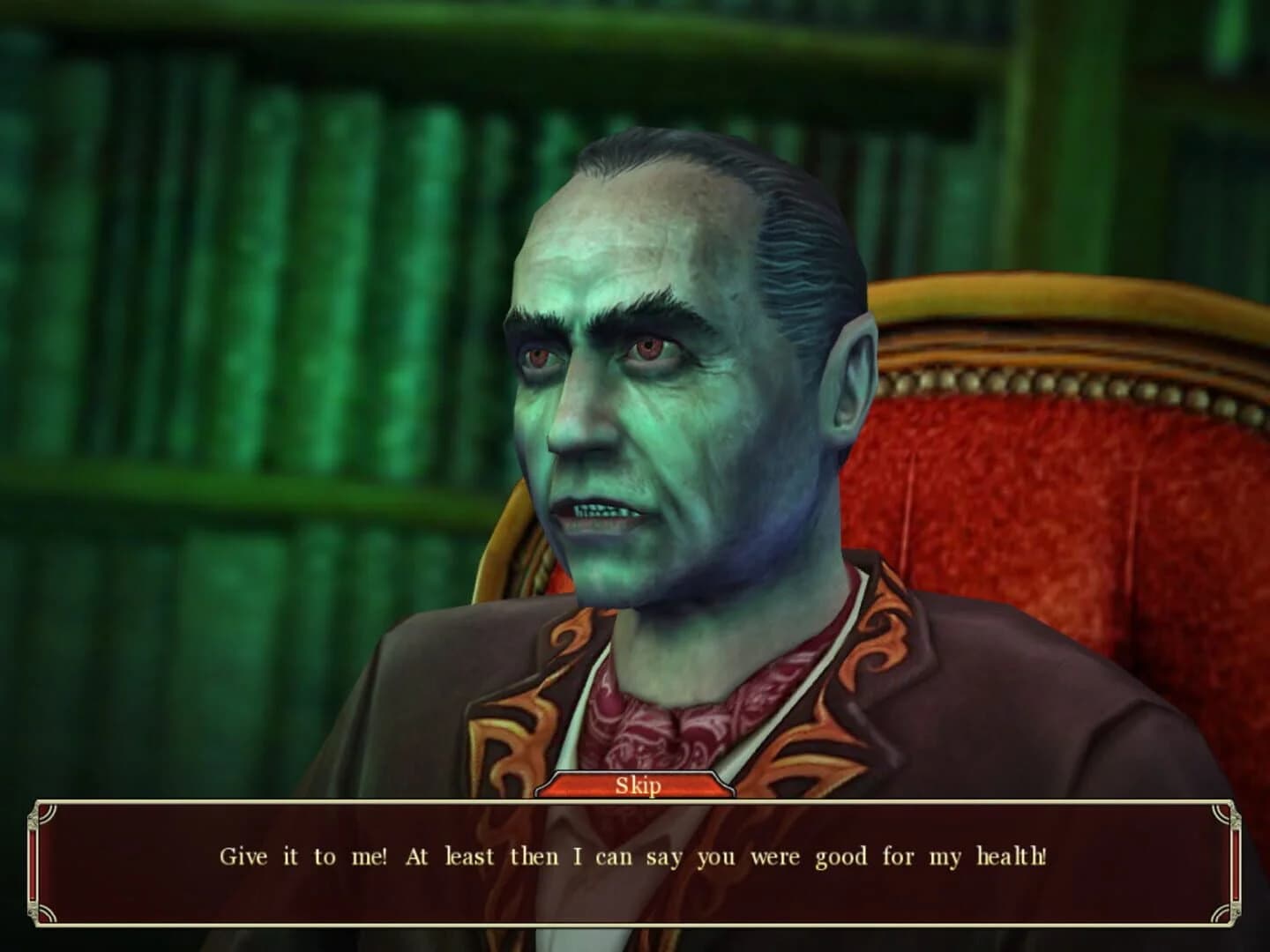Select the word 'health' in the dialogue text

coord(1009,855)
